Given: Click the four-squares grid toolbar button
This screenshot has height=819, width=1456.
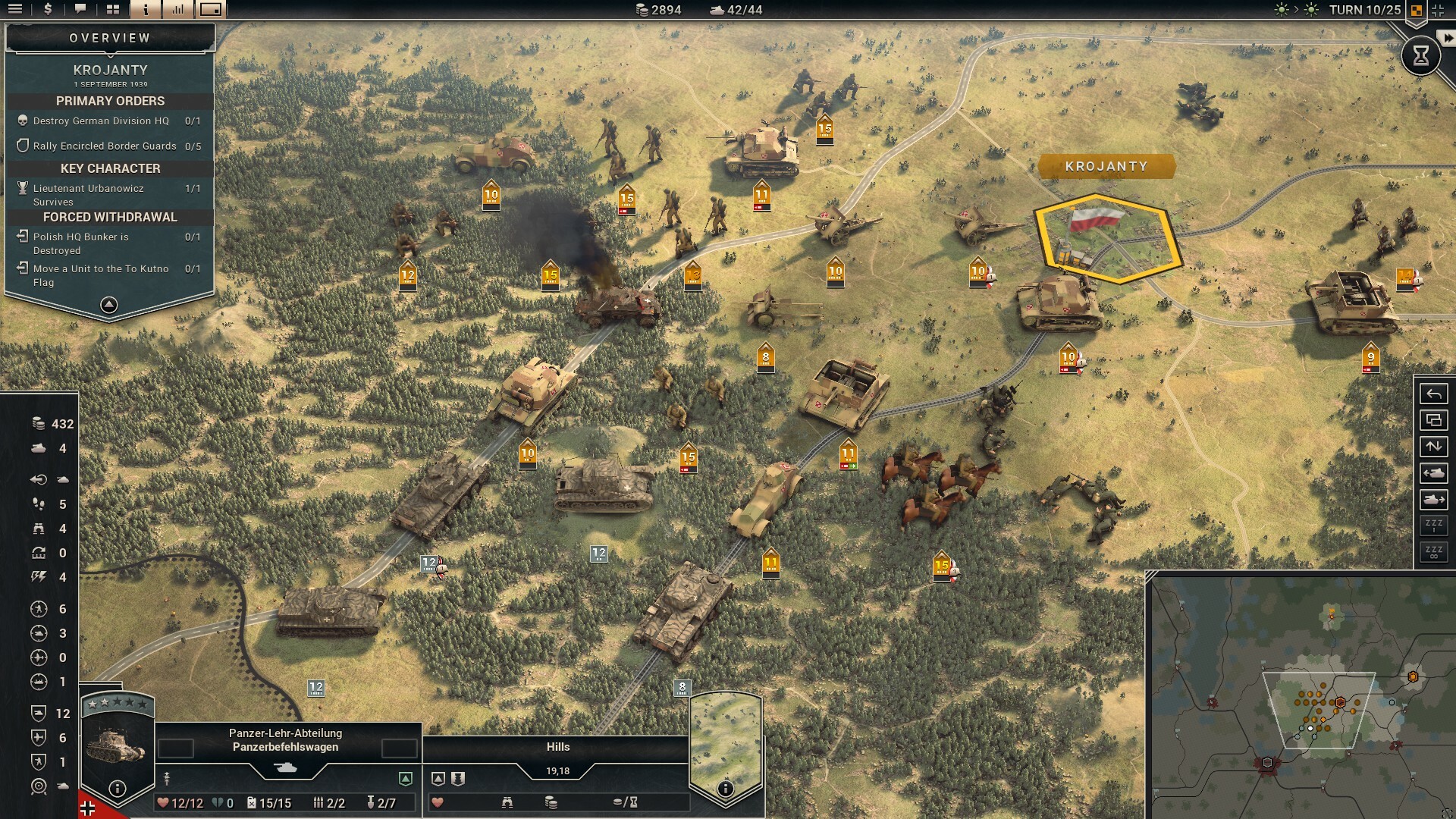Looking at the screenshot, I should pyautogui.click(x=113, y=9).
